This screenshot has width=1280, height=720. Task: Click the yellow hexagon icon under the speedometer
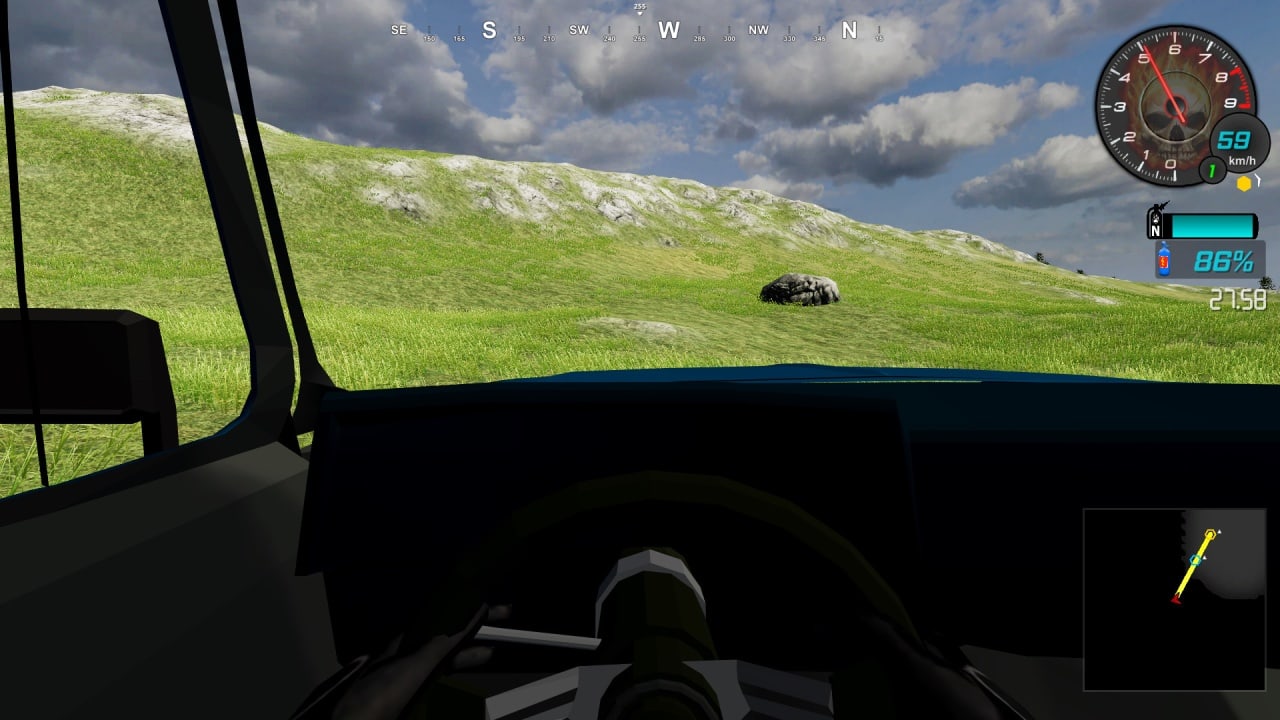click(x=1244, y=183)
